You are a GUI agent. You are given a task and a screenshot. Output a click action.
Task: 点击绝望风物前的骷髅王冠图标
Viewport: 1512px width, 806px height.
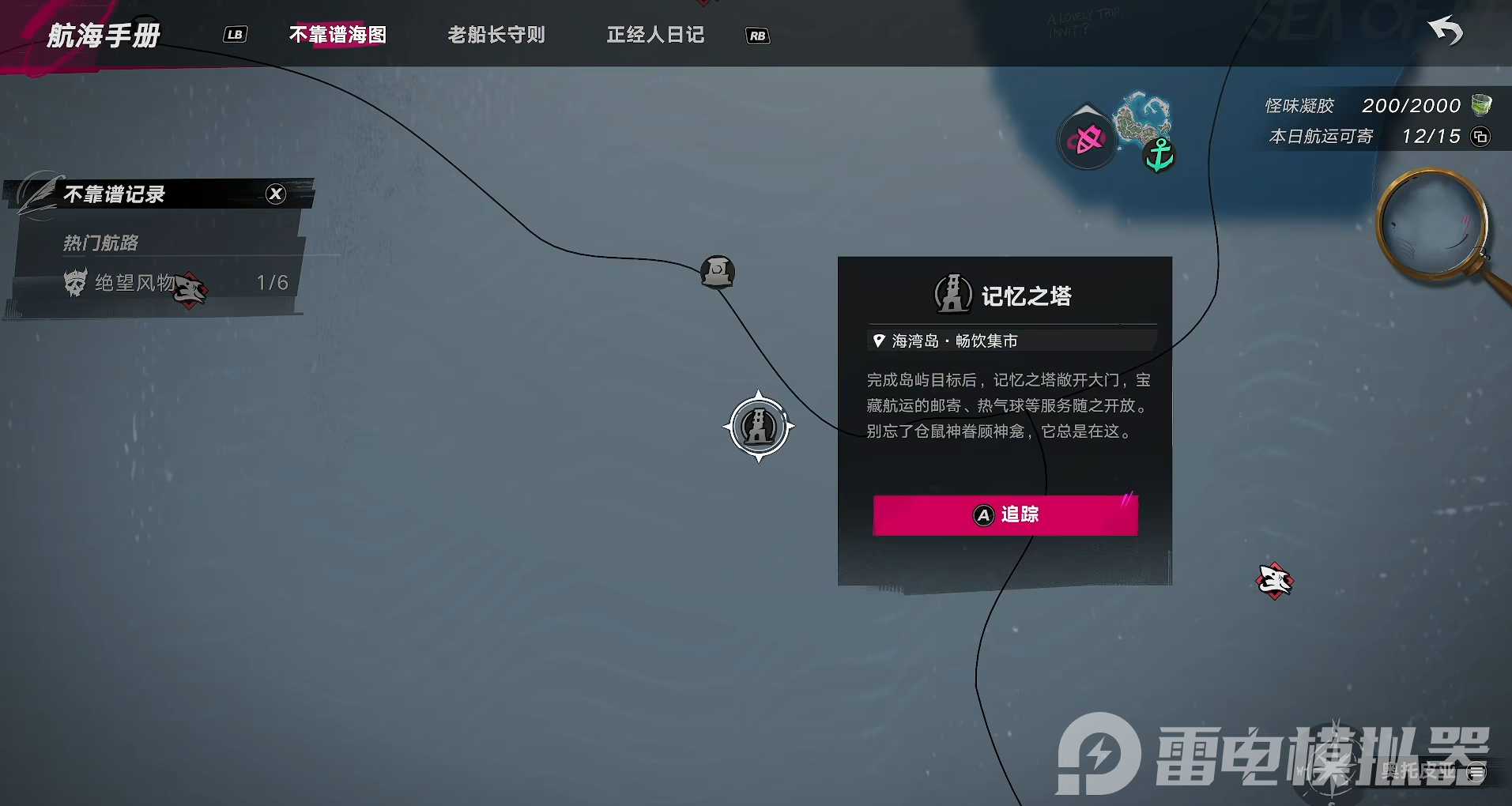coord(75,281)
